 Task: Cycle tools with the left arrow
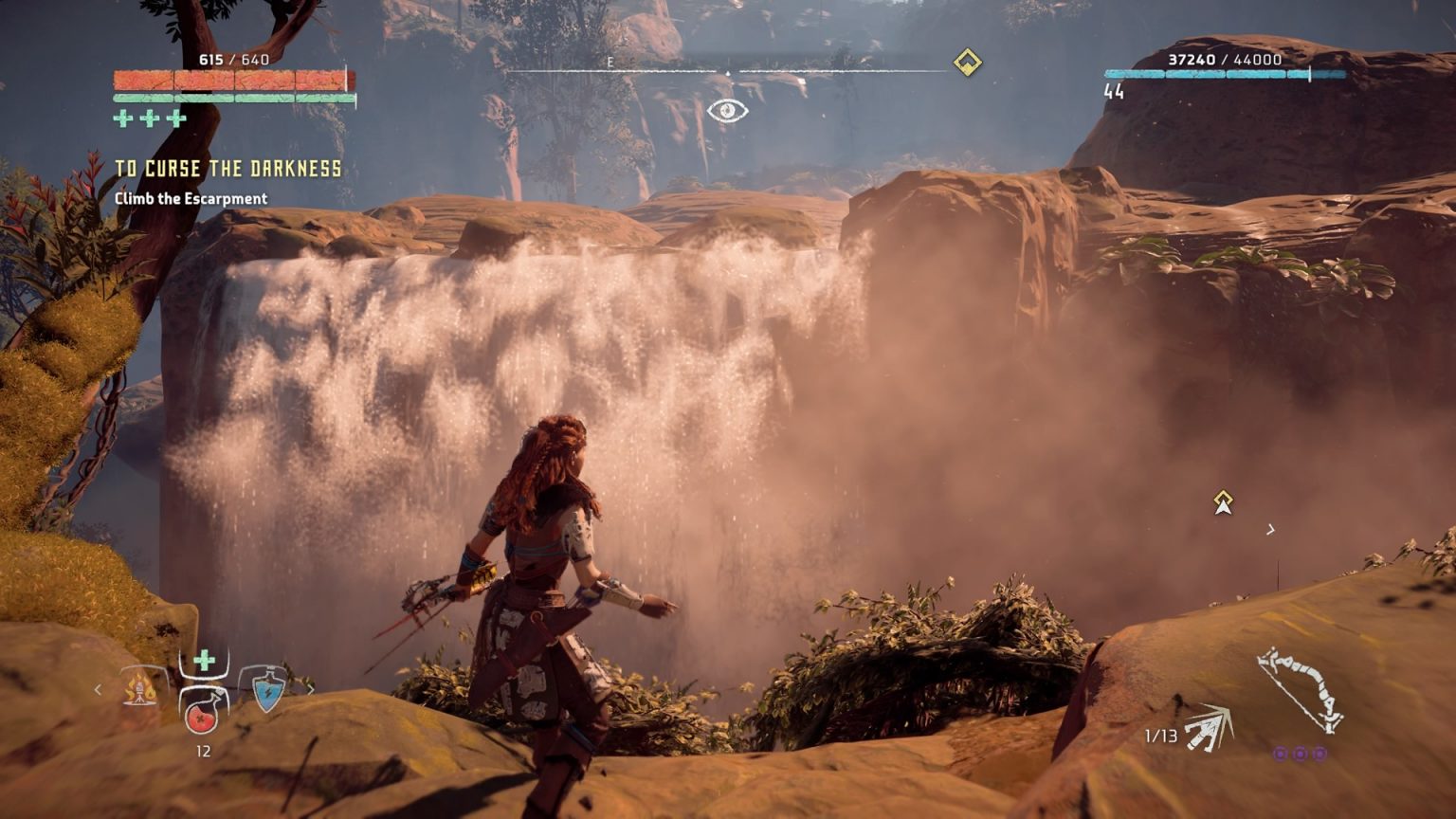click(x=98, y=689)
